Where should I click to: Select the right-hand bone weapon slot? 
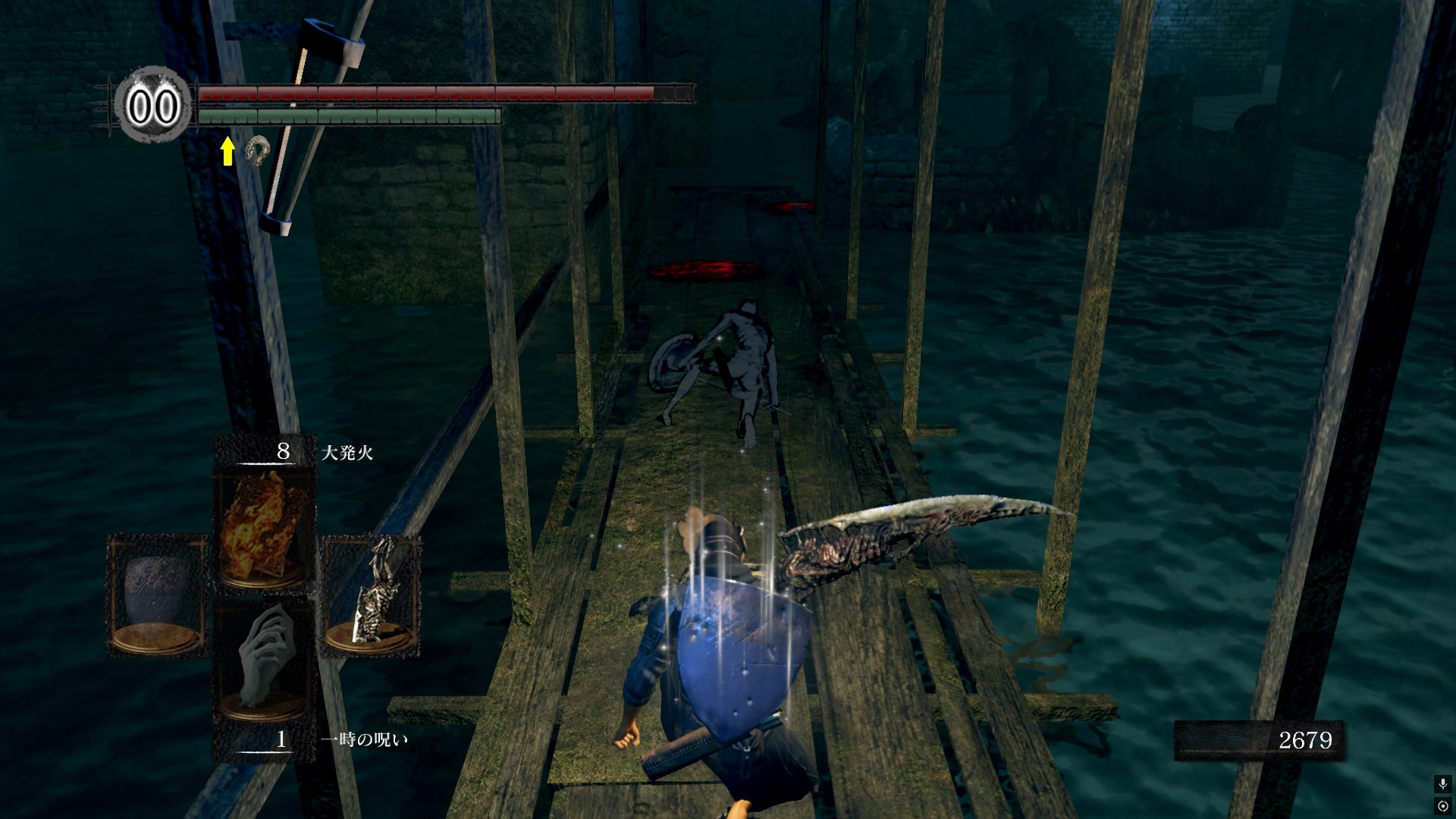coord(371,594)
